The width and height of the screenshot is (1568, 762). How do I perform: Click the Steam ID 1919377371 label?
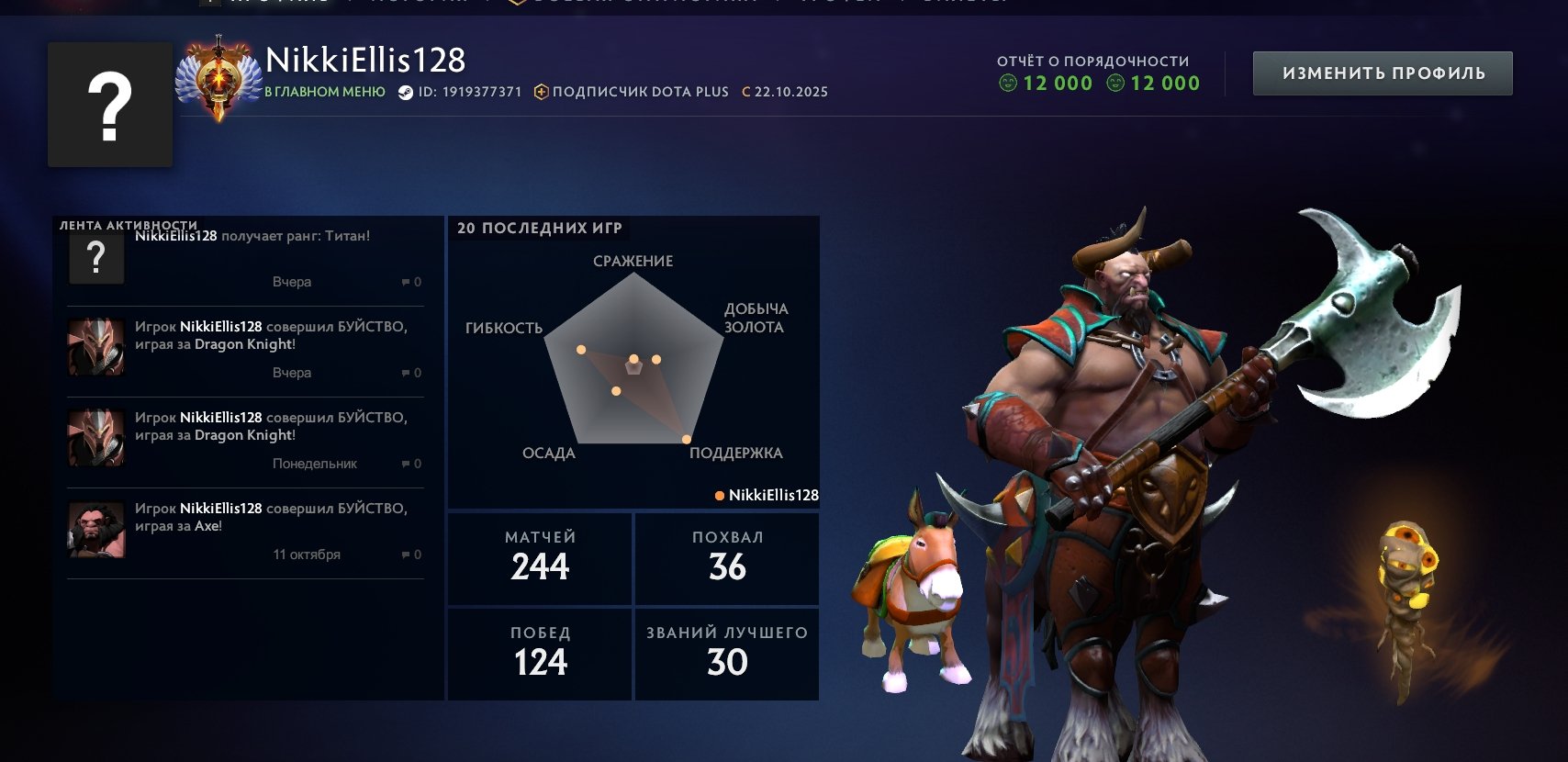pos(460,92)
